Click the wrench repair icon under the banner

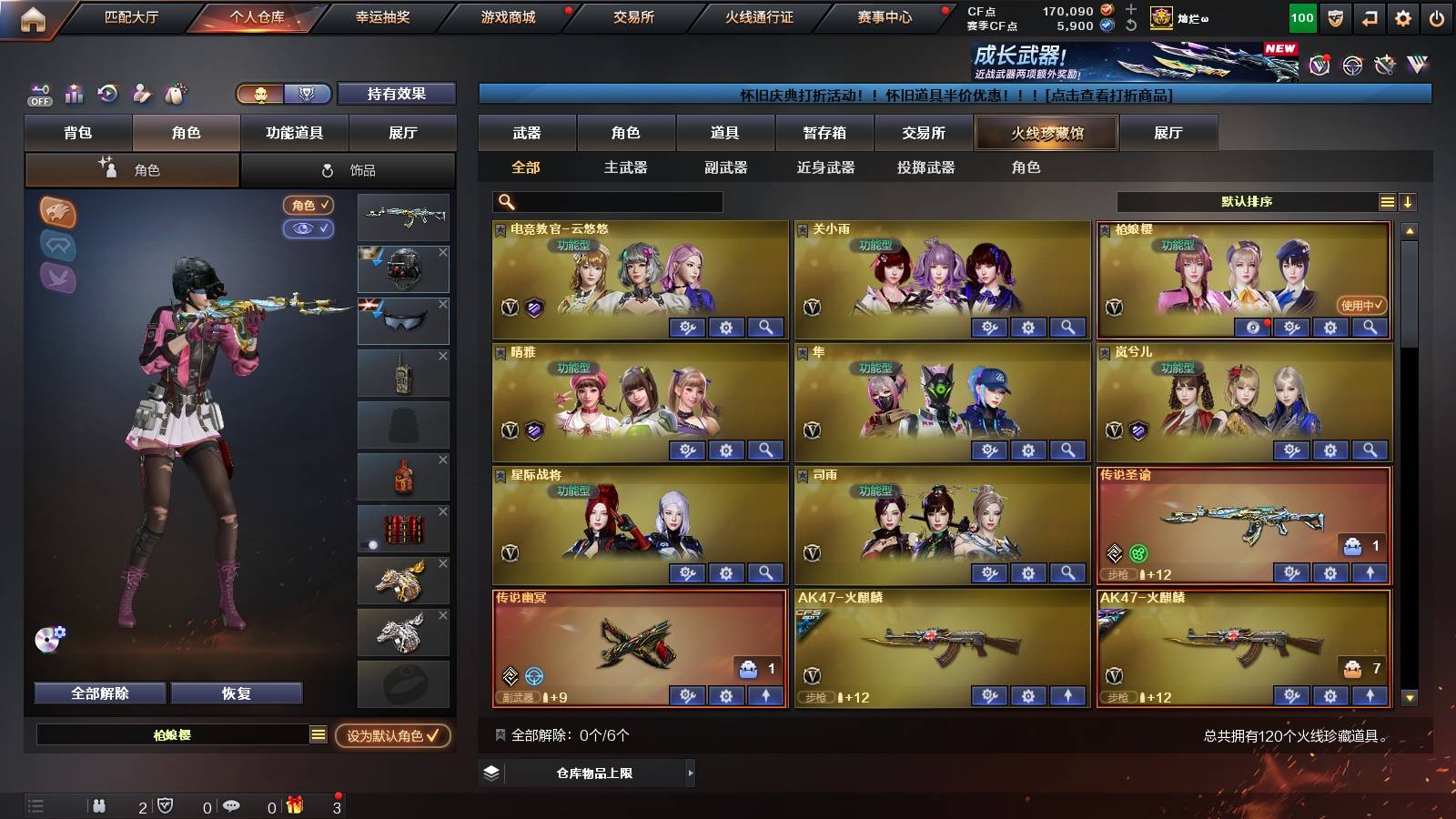click(x=1384, y=65)
